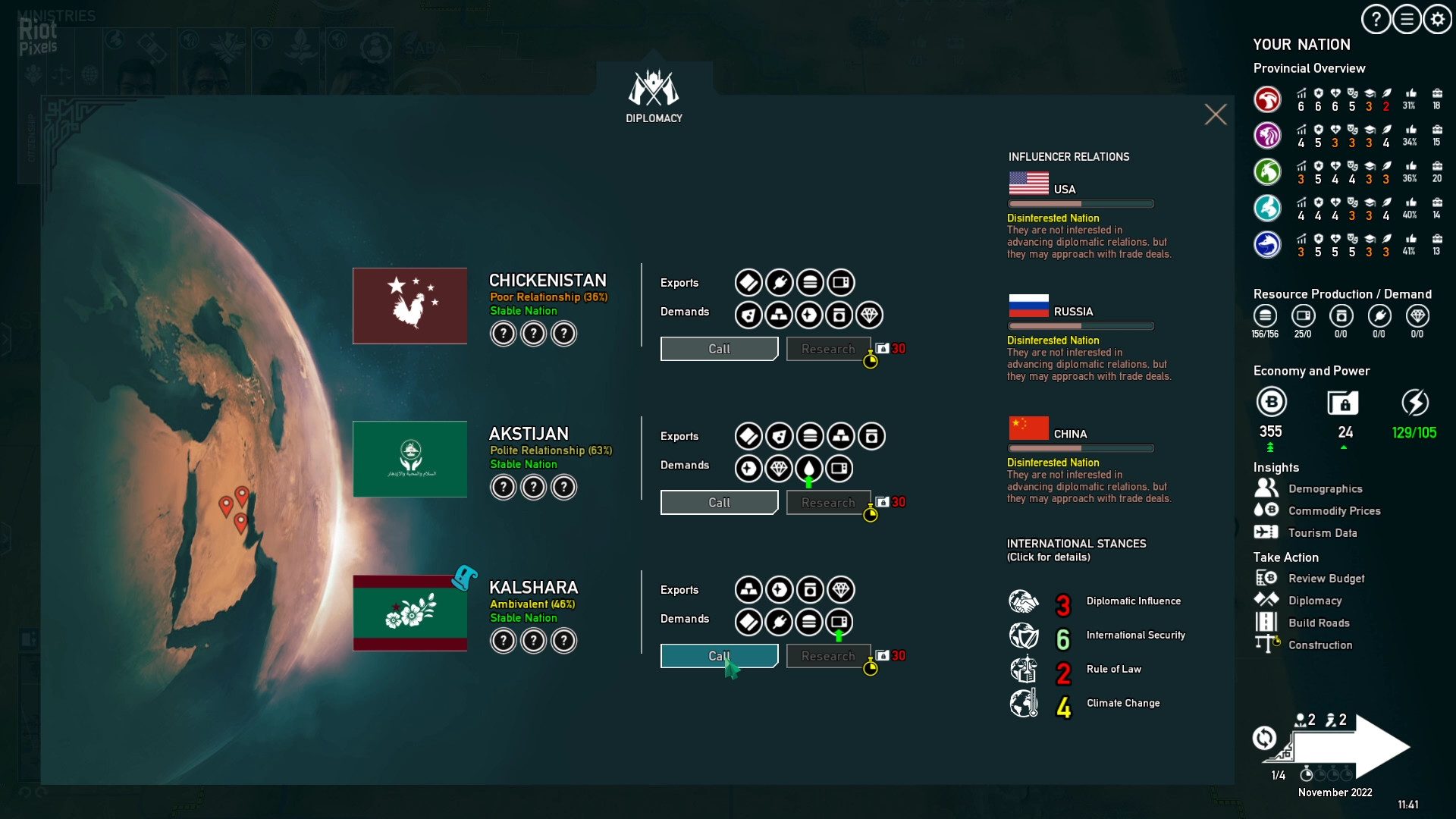1456x819 pixels.
Task: Open the help question mark button
Action: [x=1376, y=20]
